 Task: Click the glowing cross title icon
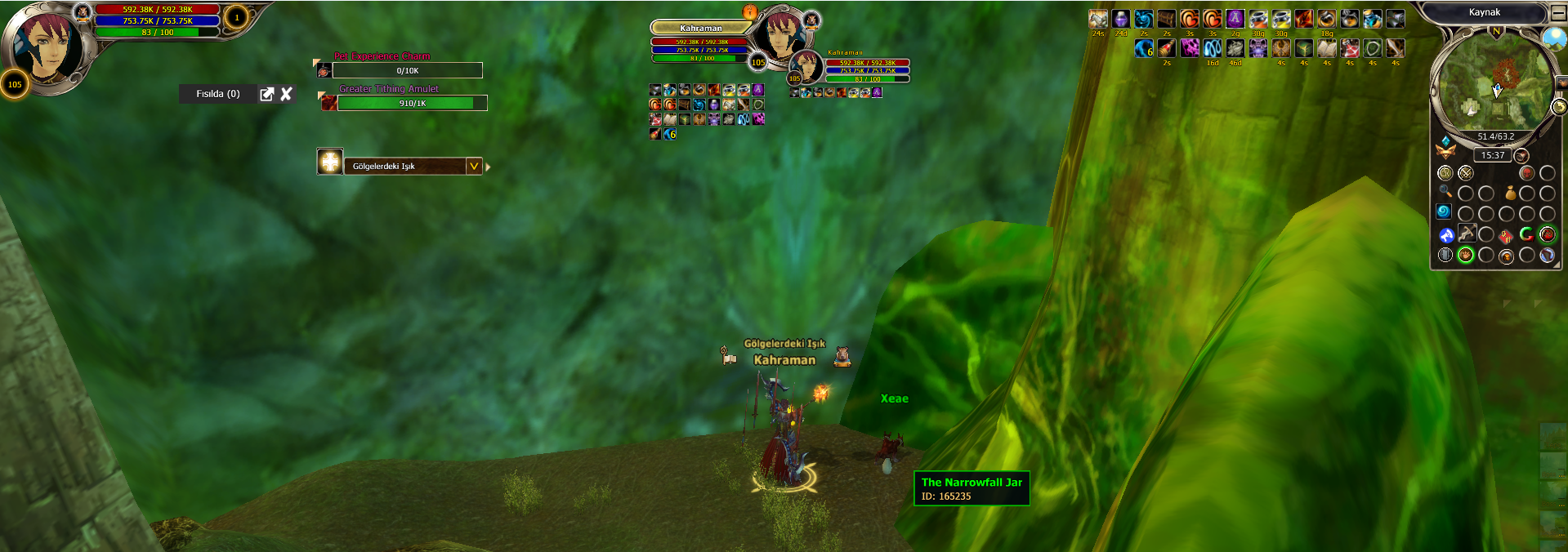330,162
